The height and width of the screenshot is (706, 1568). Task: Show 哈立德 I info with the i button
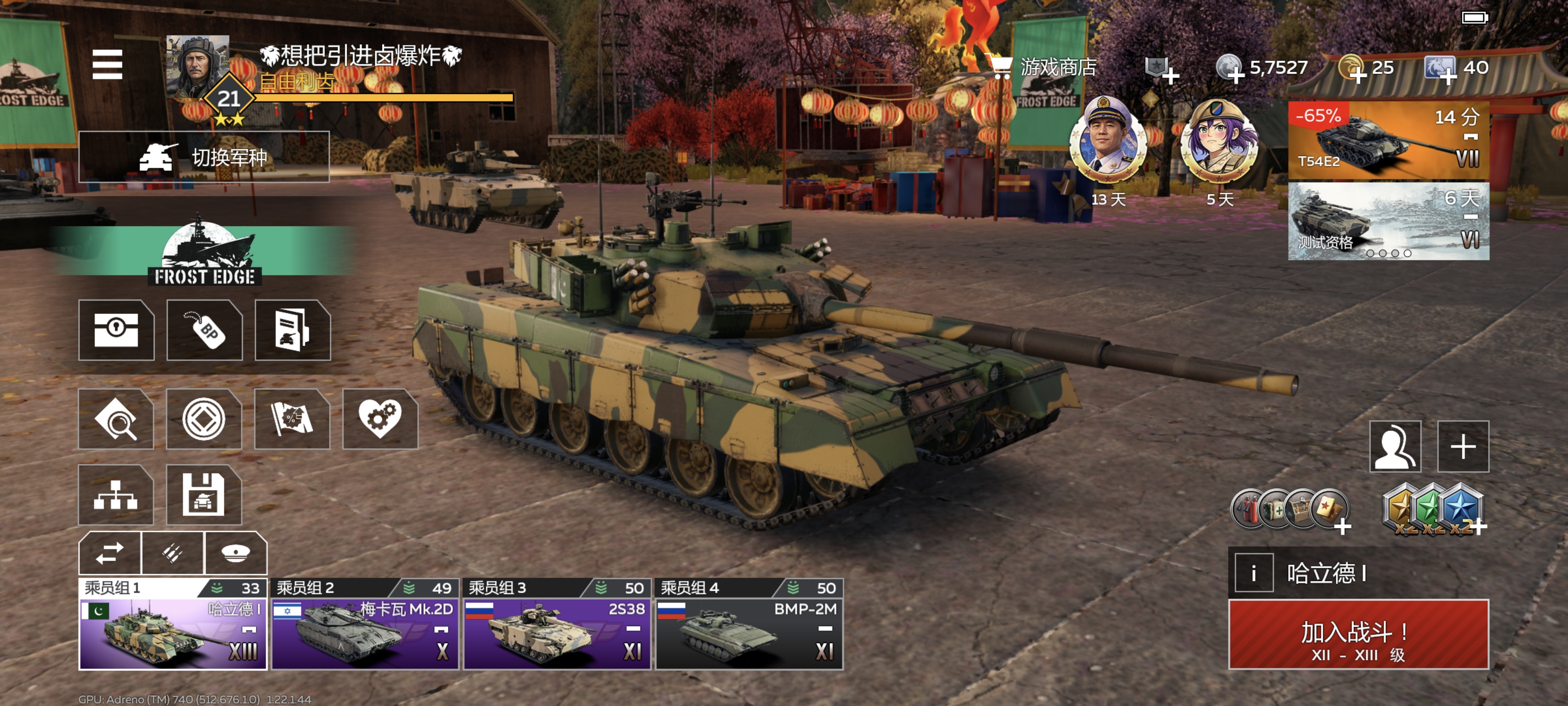1253,573
